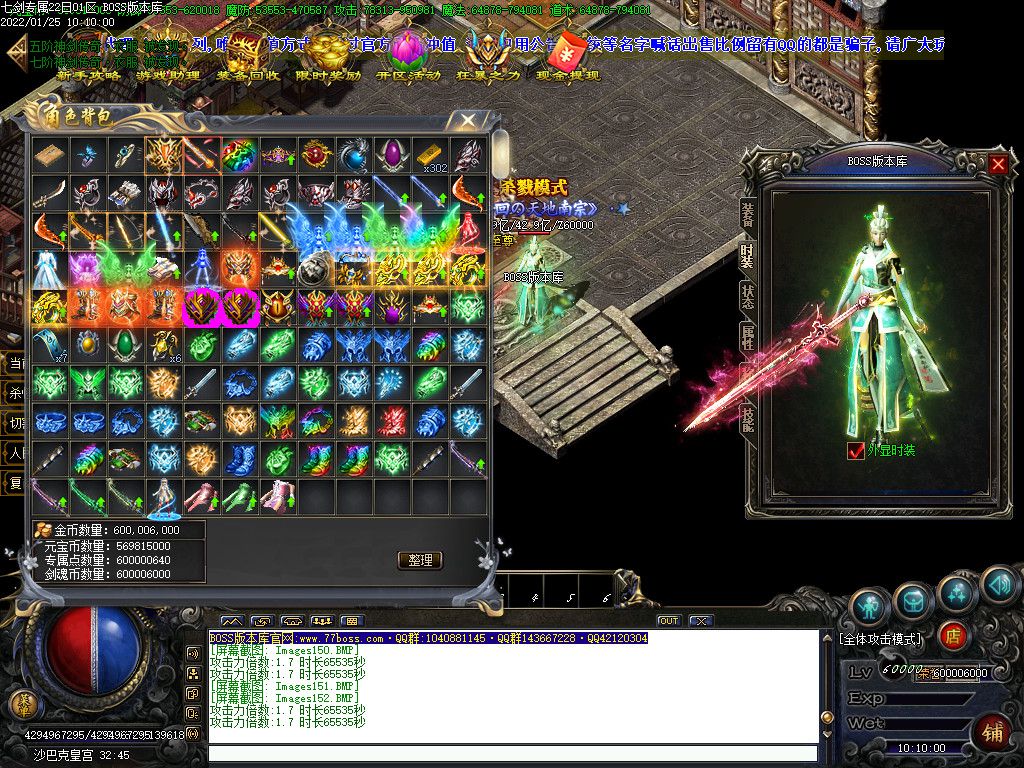Viewport: 1024px width, 768px height.
Task: Click the OUT button above chat
Action: click(668, 621)
